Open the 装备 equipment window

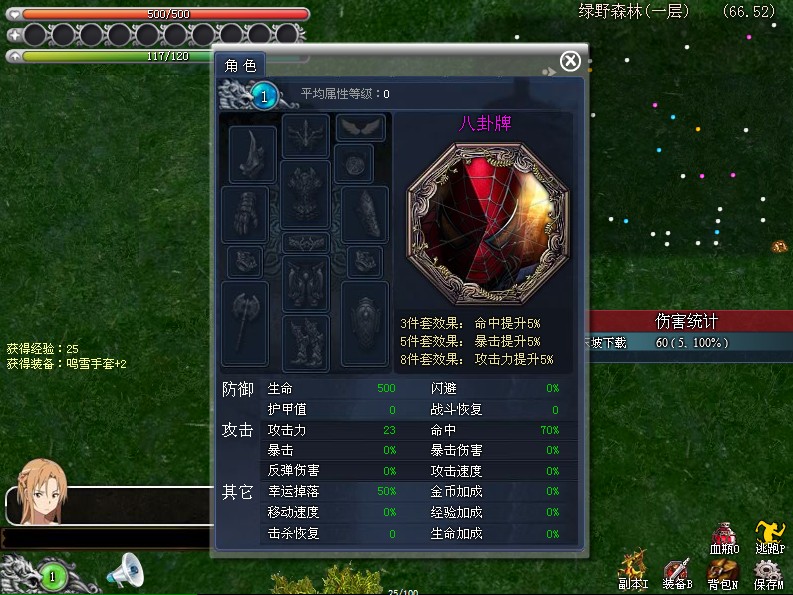678,572
